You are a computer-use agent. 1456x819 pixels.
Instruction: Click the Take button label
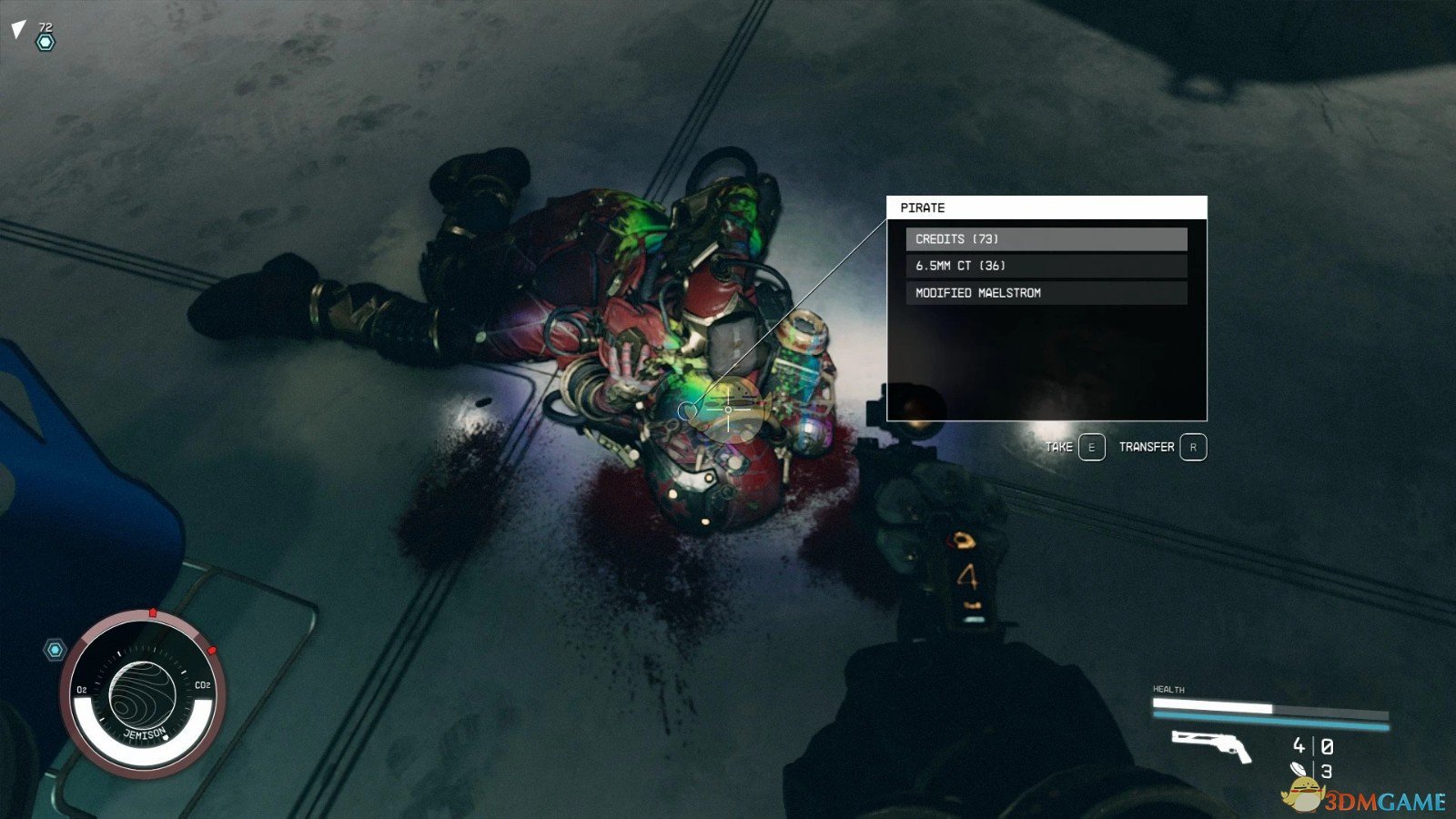(x=1059, y=447)
